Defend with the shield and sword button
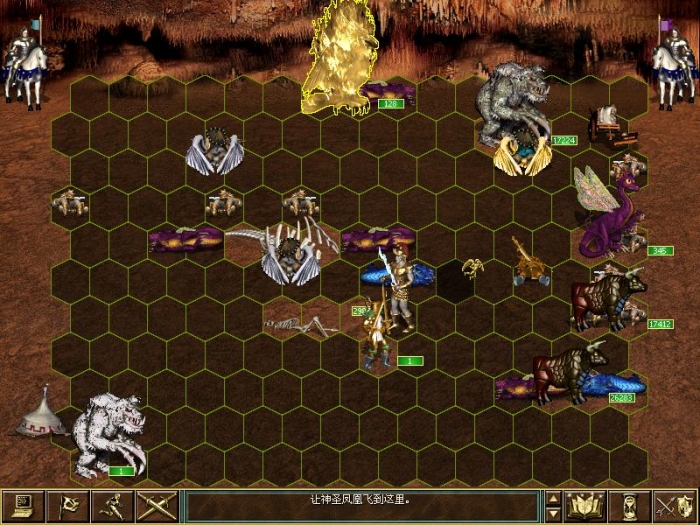700x525 pixels. (x=675, y=506)
